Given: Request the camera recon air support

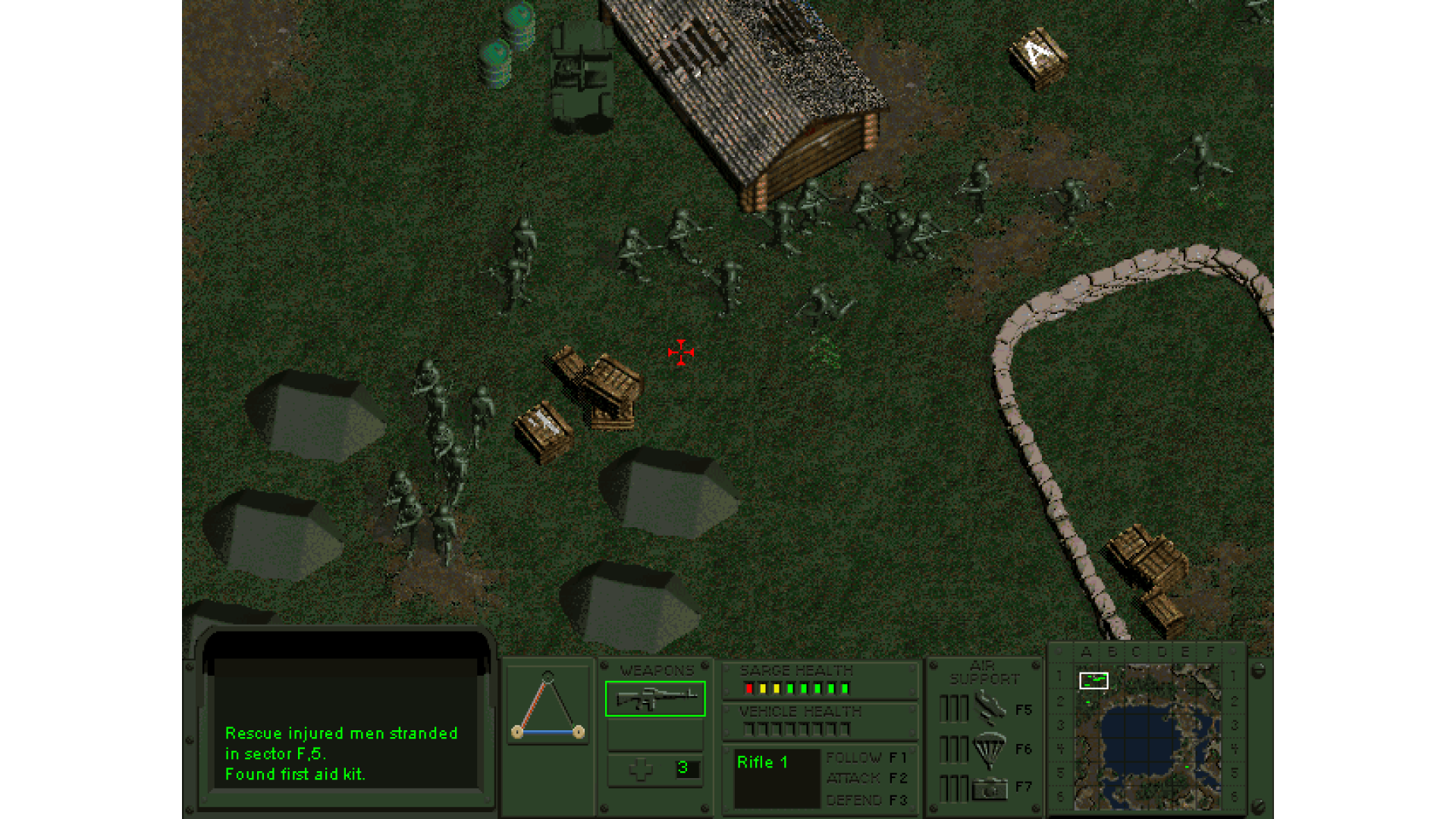Looking at the screenshot, I should pyautogui.click(x=989, y=789).
